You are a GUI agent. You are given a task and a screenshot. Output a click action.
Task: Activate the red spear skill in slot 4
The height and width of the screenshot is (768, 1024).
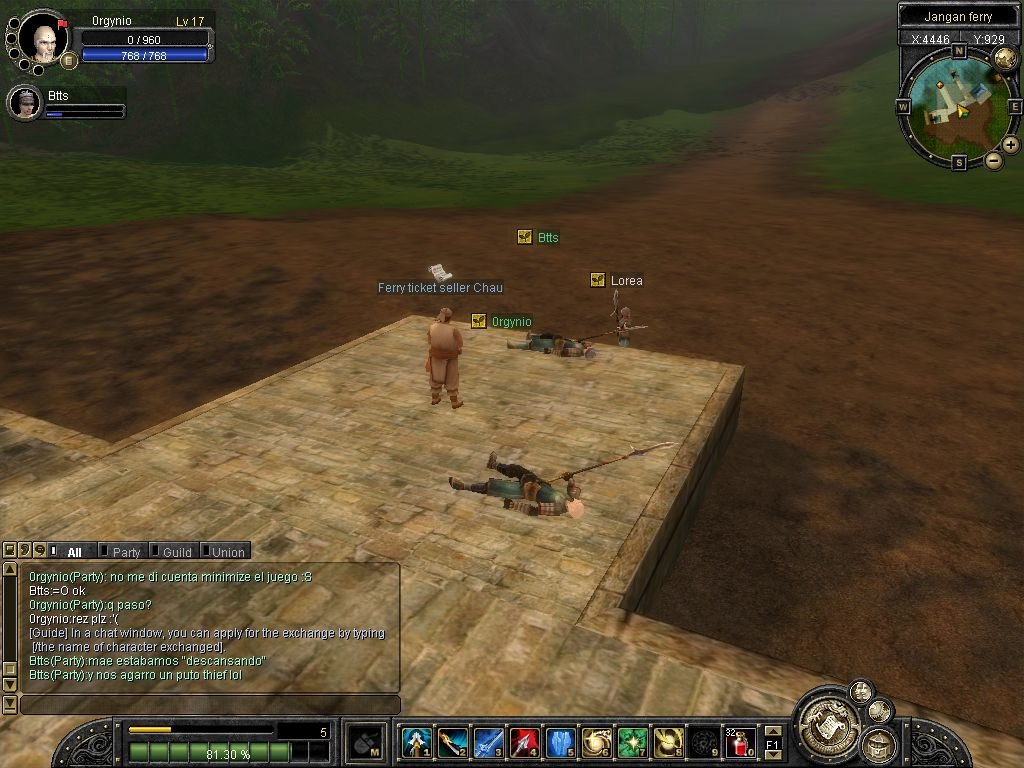pos(524,742)
